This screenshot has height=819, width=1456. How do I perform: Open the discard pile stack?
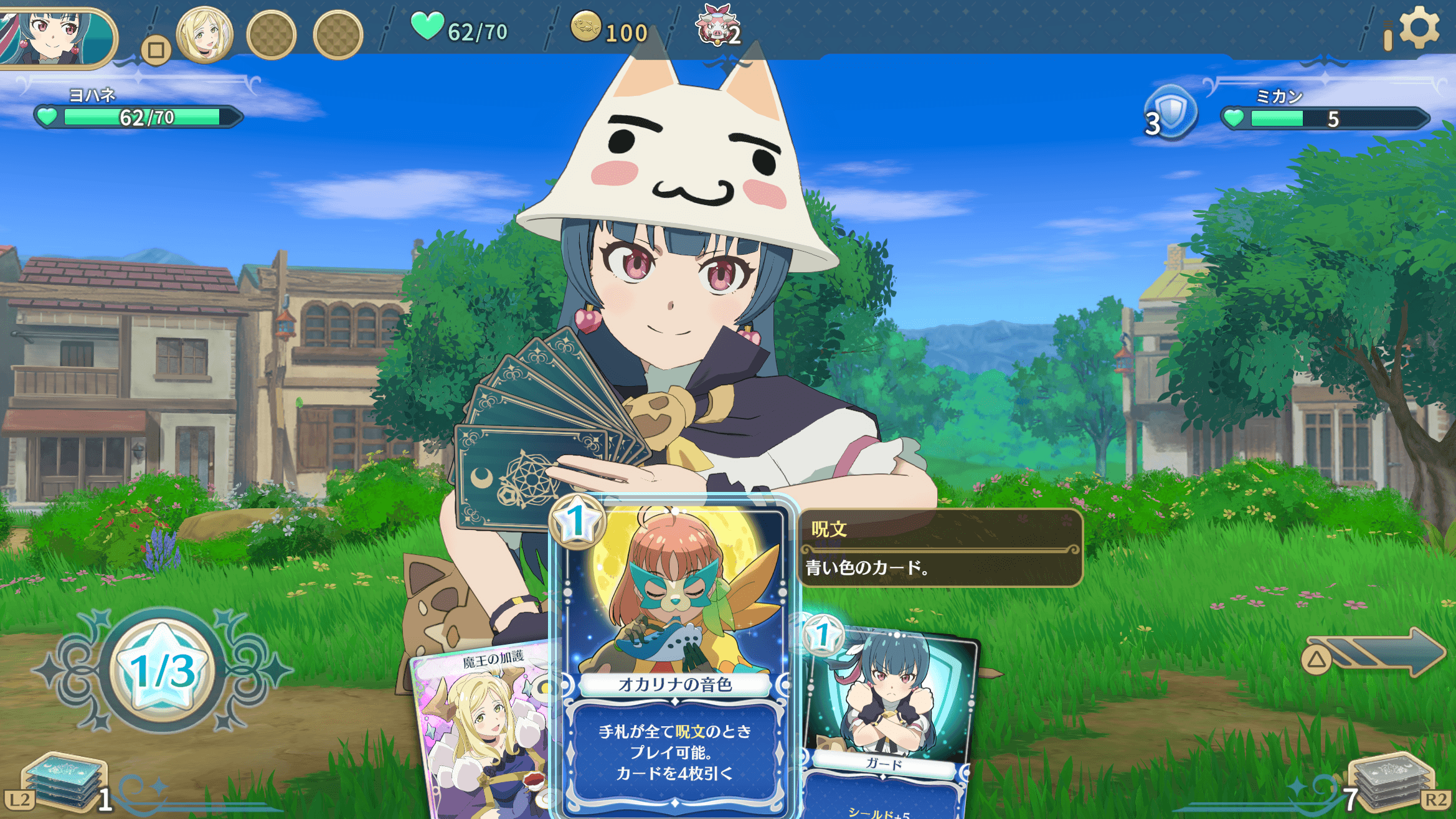[1392, 782]
